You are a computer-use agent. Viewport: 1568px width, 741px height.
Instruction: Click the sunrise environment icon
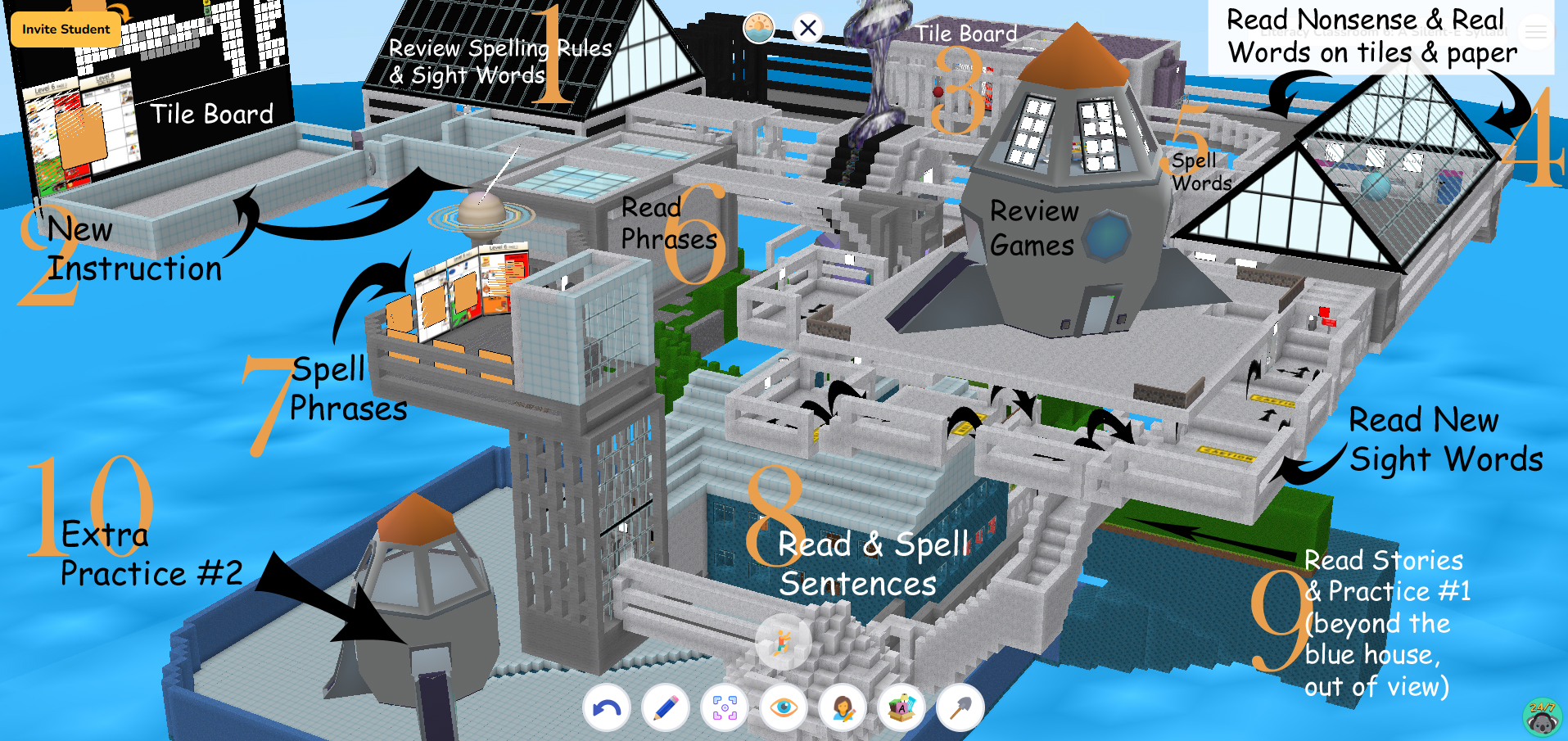click(760, 27)
